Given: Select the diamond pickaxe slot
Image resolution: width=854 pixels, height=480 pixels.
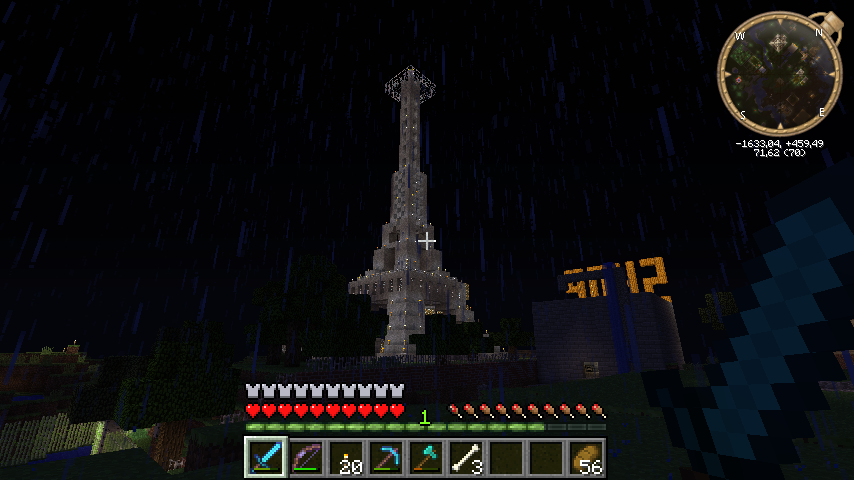Looking at the screenshot, I should 386,458.
